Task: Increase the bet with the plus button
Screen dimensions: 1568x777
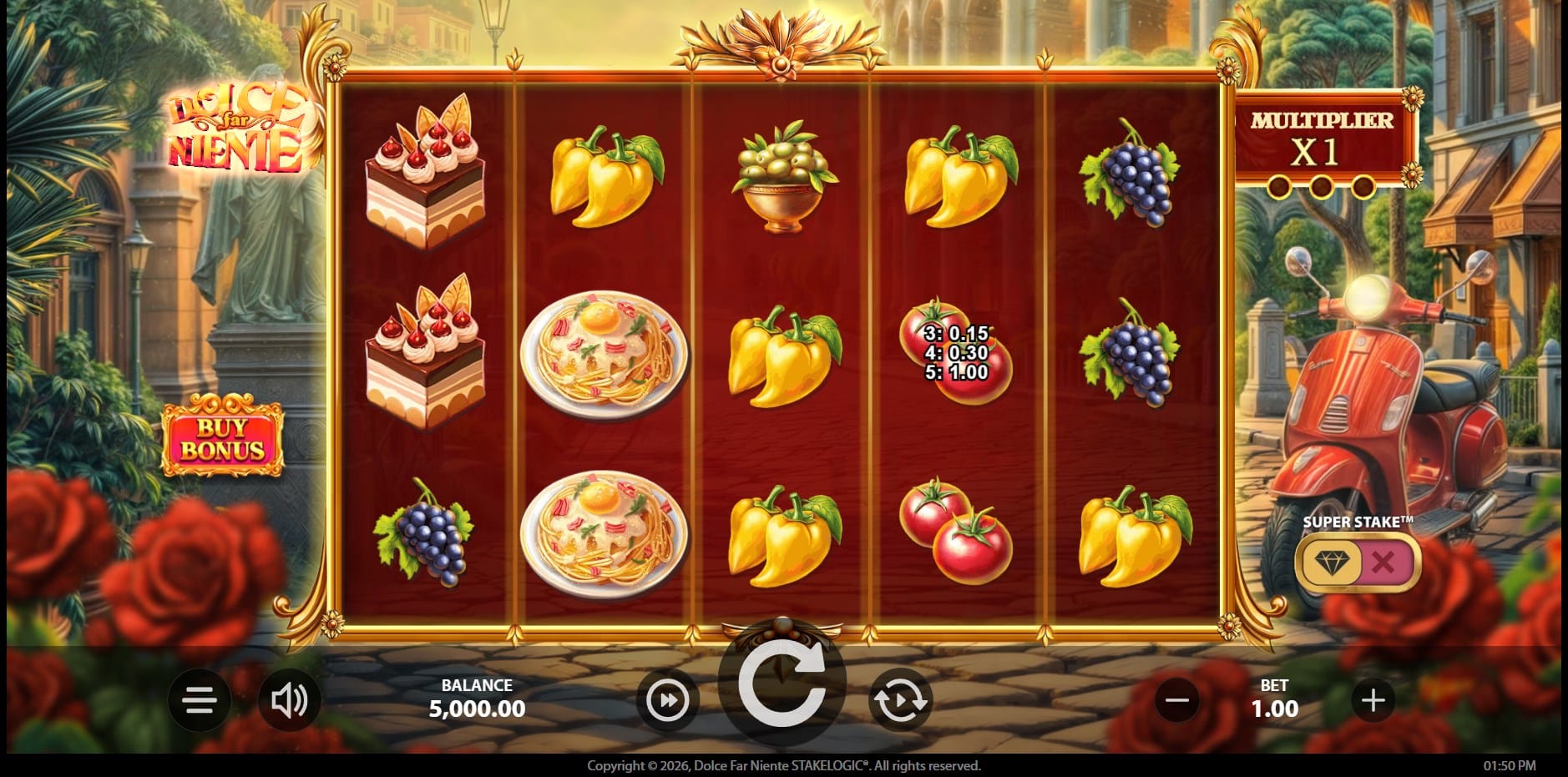Action: click(x=1373, y=700)
